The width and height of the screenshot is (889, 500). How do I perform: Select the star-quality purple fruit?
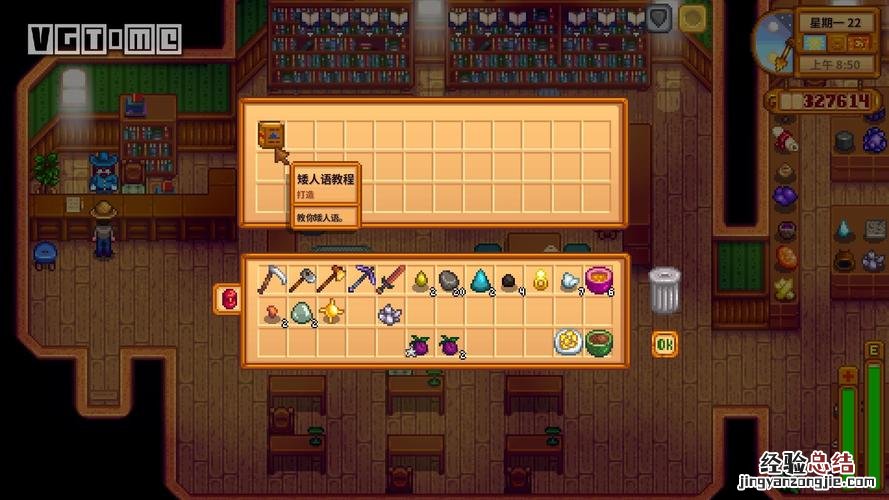pyautogui.click(x=417, y=344)
